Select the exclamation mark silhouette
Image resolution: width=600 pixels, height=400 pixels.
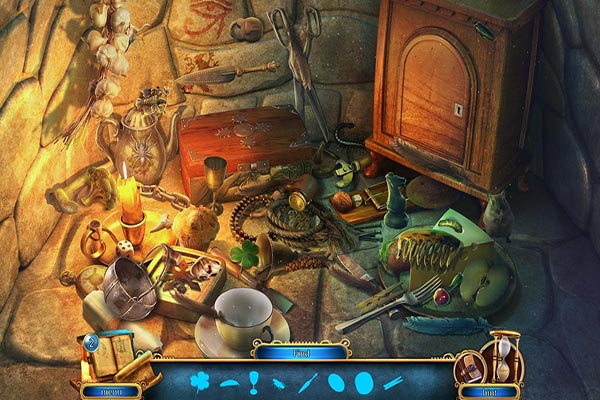point(254,381)
